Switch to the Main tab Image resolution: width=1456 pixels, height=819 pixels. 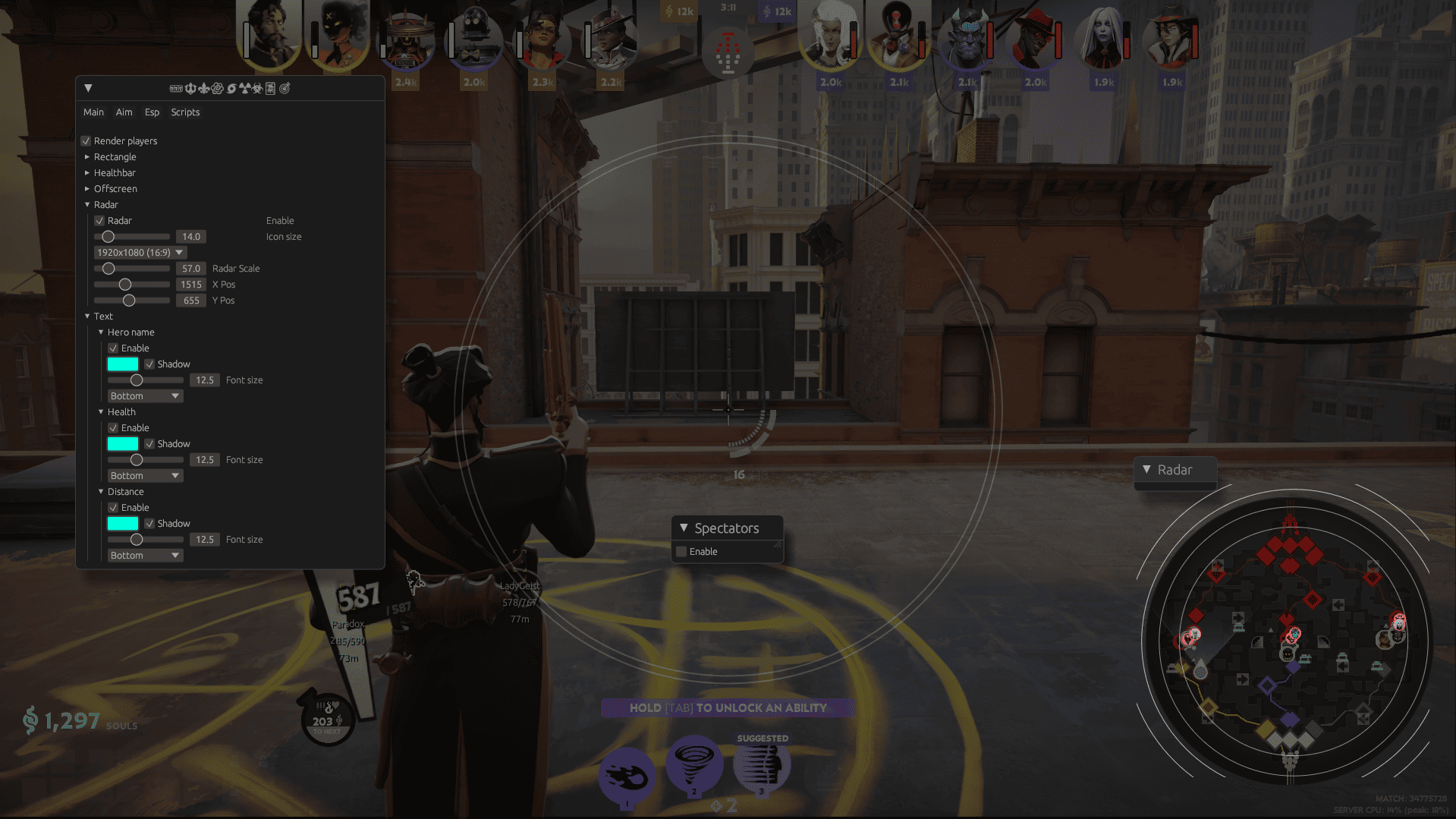tap(93, 112)
